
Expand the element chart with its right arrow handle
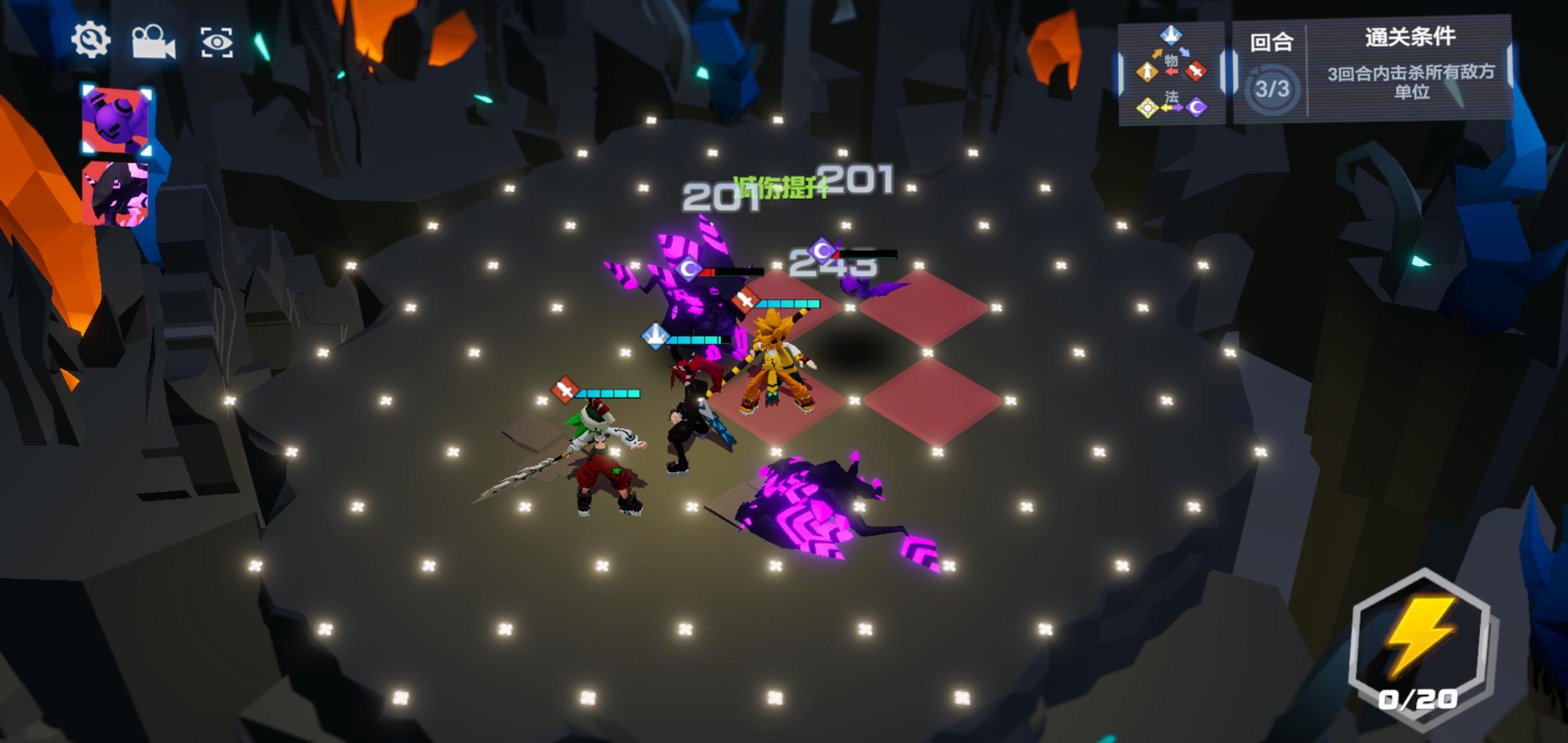pos(1229,71)
